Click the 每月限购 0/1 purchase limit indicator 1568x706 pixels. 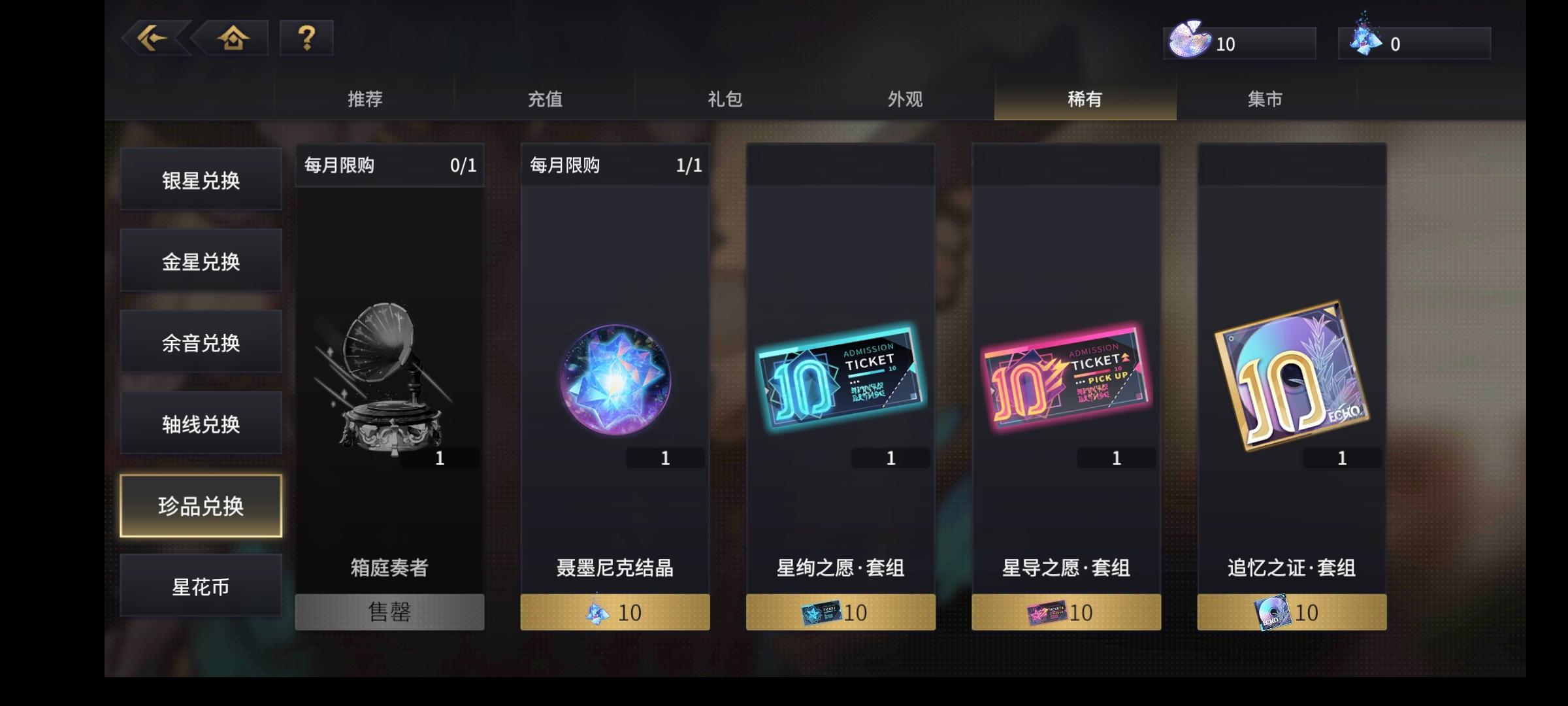pos(389,165)
